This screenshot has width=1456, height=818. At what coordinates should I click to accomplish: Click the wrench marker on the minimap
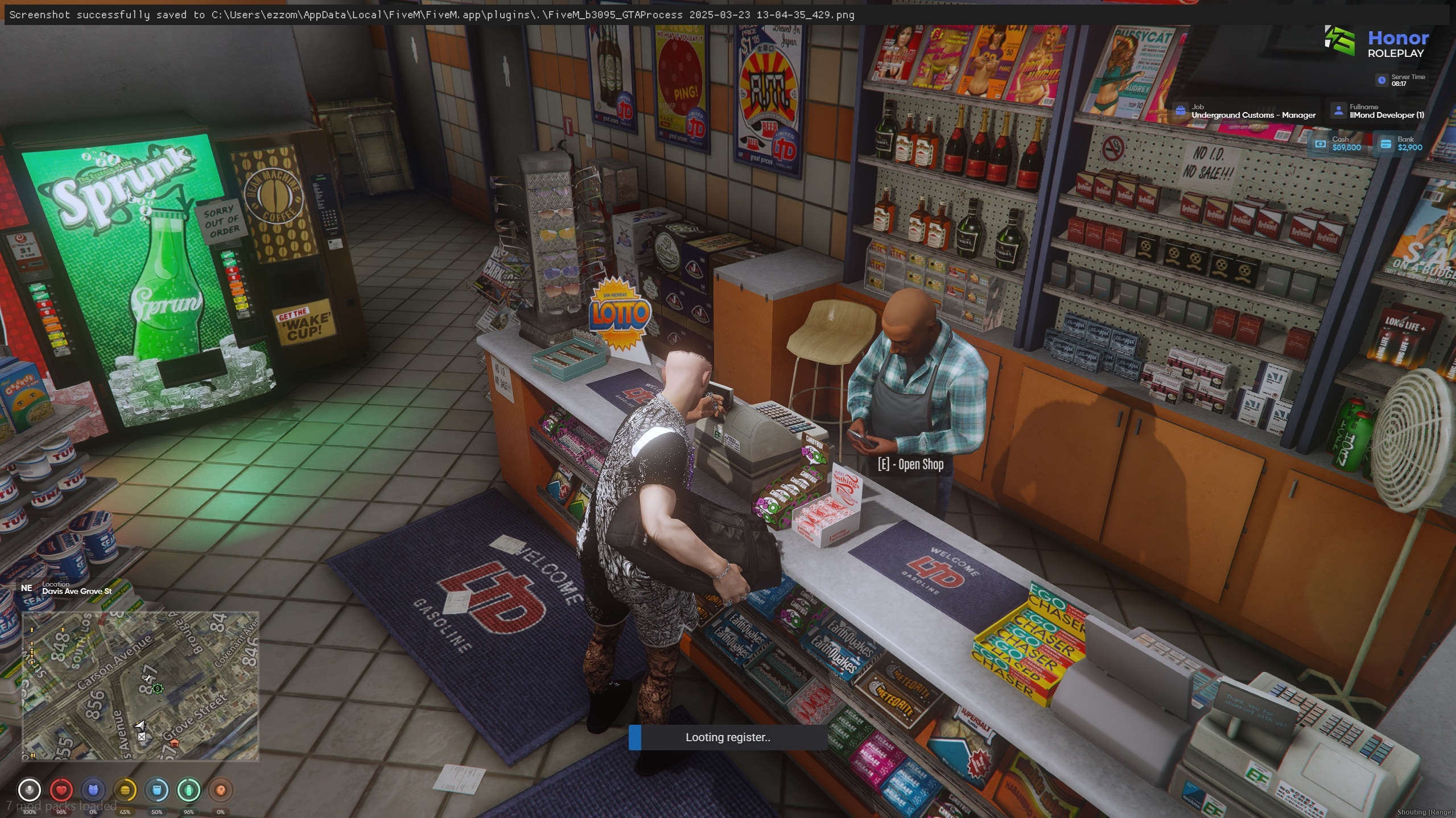[x=149, y=678]
